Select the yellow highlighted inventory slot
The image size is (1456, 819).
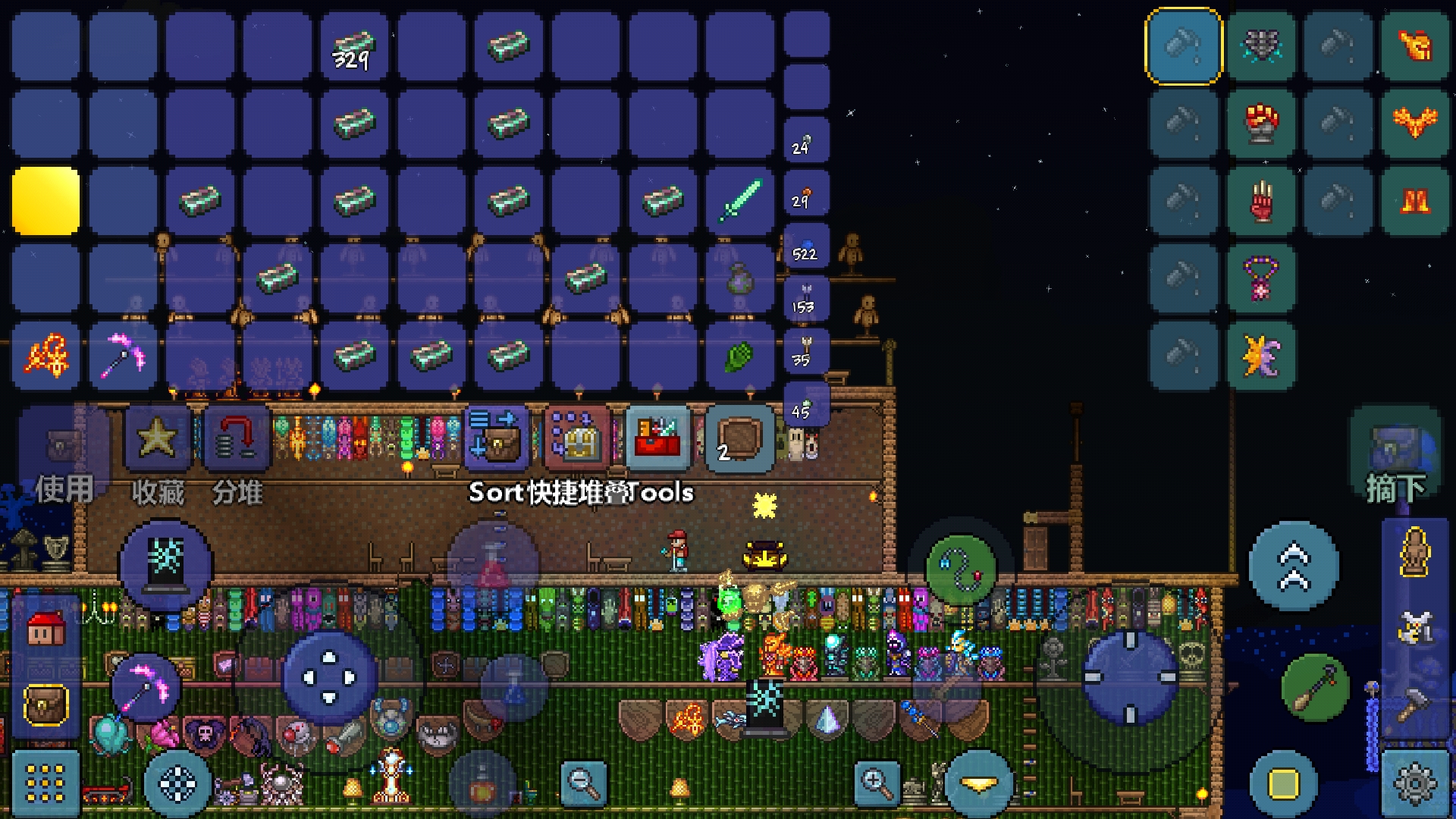point(45,200)
